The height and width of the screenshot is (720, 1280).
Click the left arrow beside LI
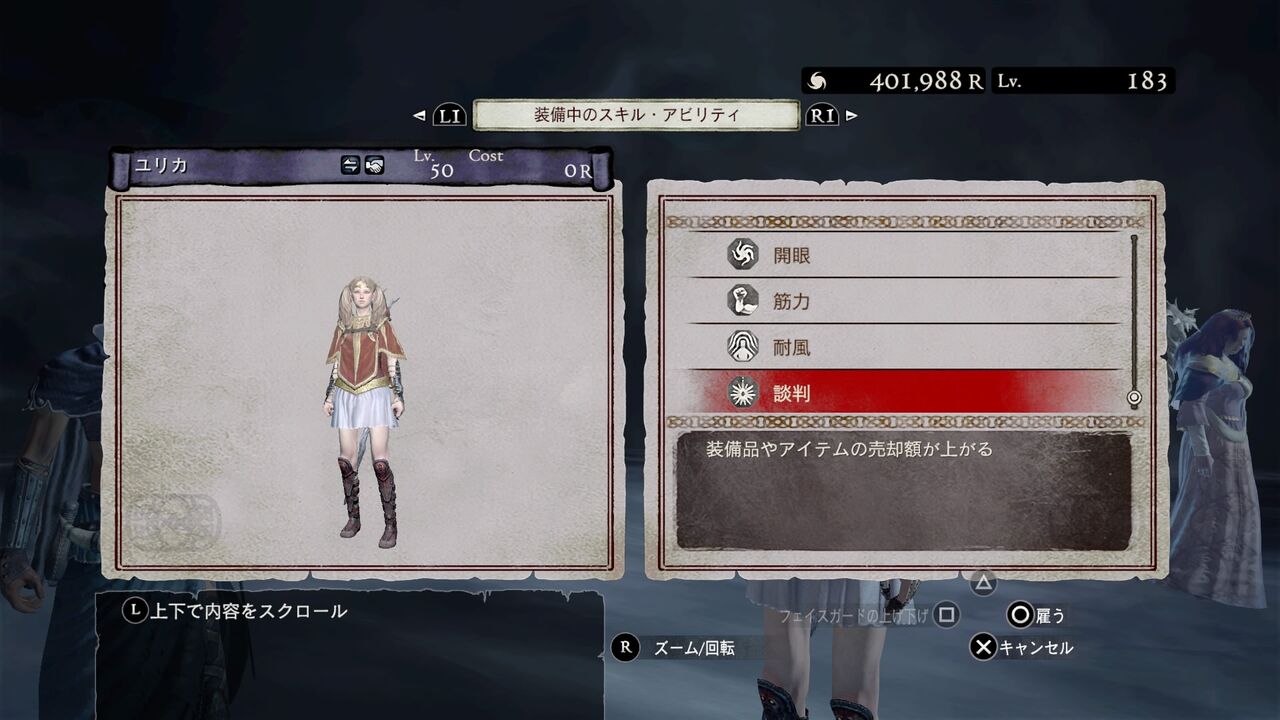tap(418, 116)
